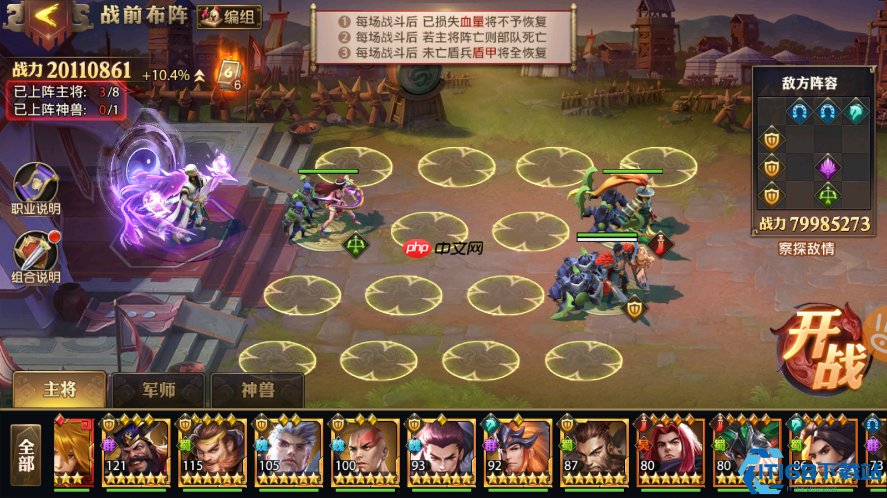Switch to the 主将 tab
This screenshot has height=498, width=887.
tap(59, 390)
